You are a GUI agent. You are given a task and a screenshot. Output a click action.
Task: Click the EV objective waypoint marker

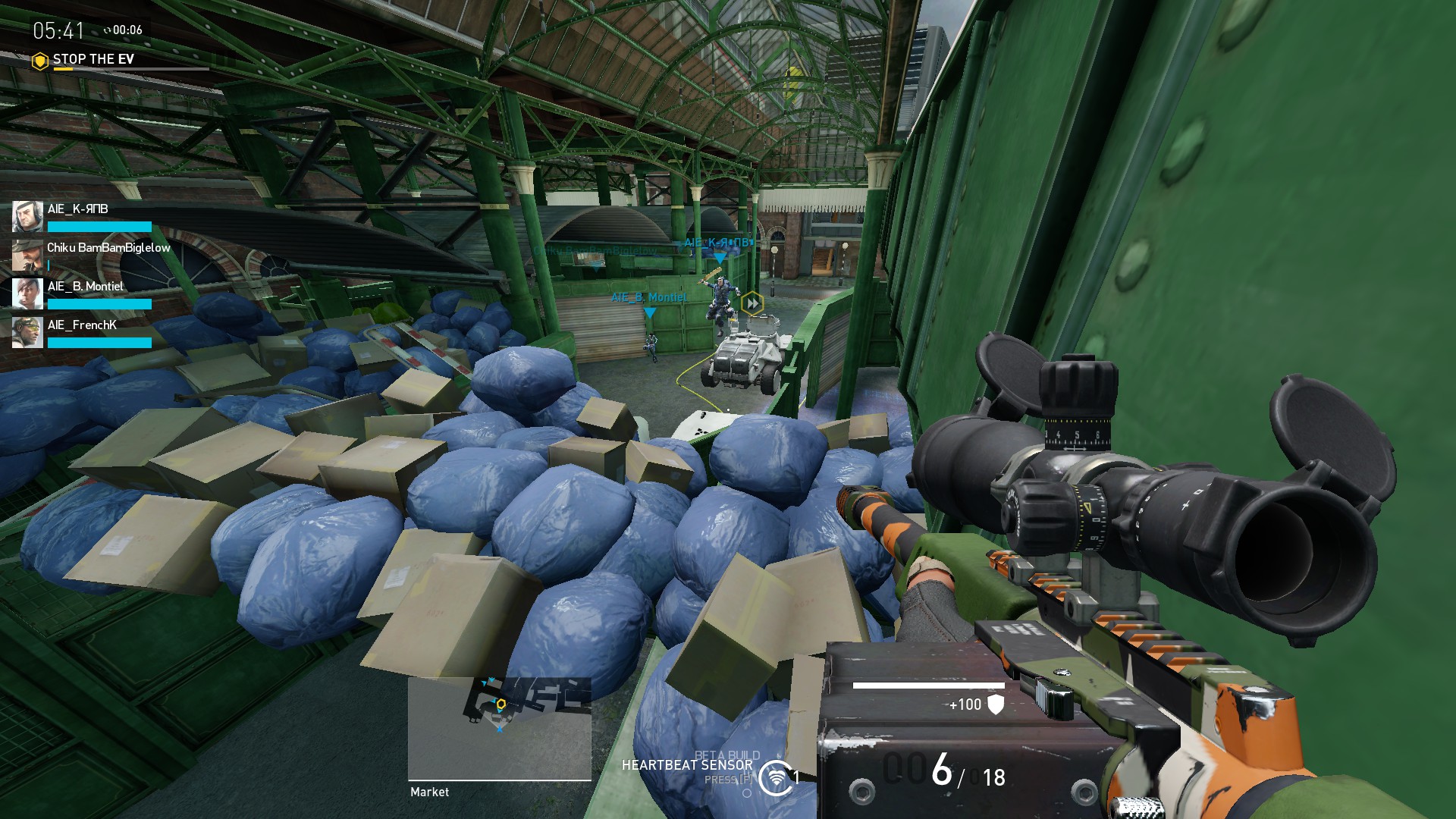pyautogui.click(x=752, y=304)
